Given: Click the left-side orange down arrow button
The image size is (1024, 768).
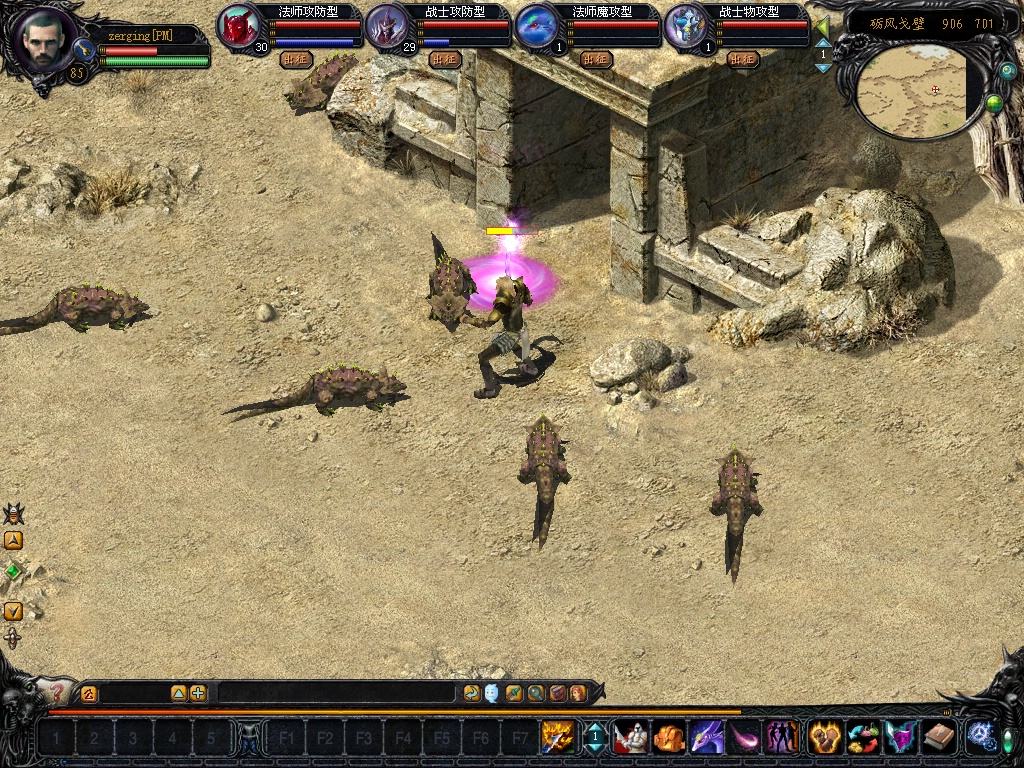Looking at the screenshot, I should click(x=13, y=611).
